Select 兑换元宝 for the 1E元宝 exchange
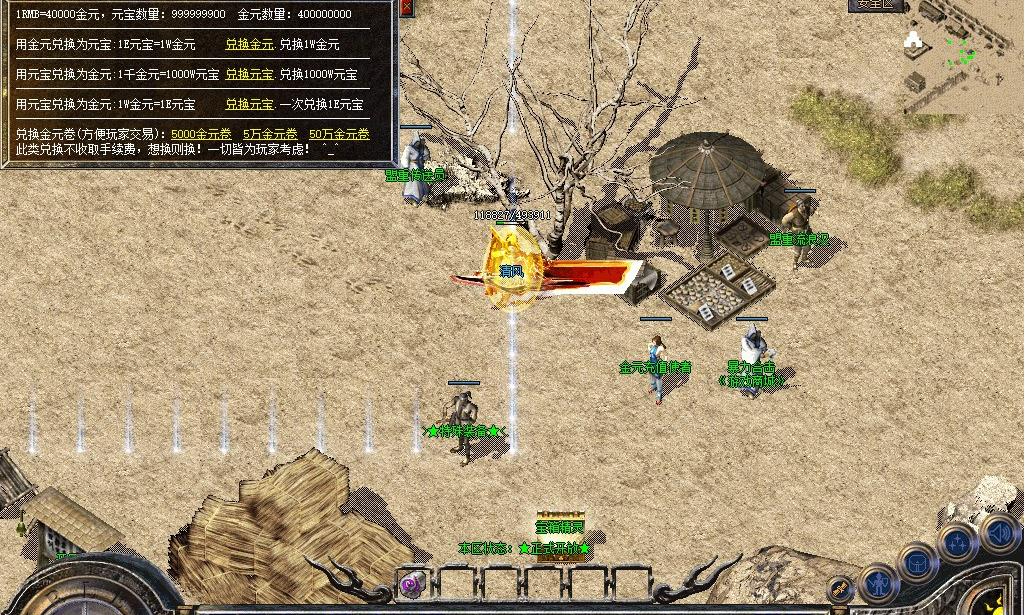 pos(248,104)
